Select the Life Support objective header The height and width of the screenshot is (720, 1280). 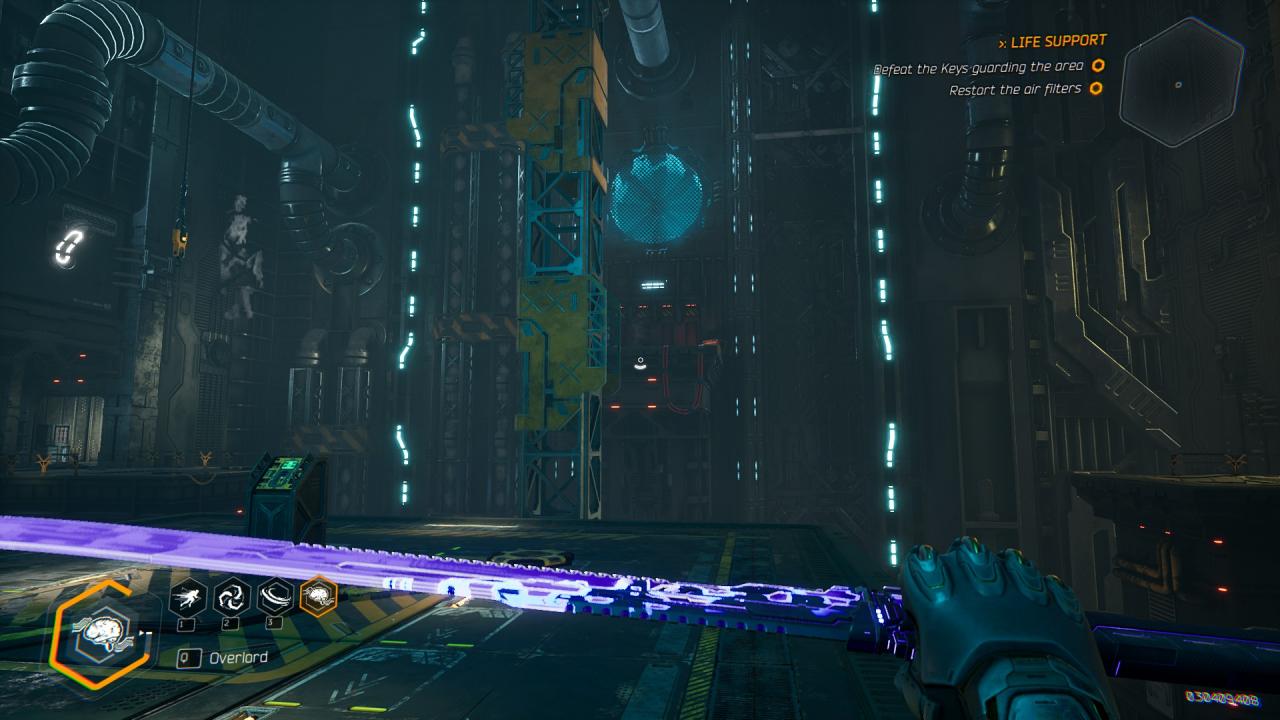[1057, 41]
